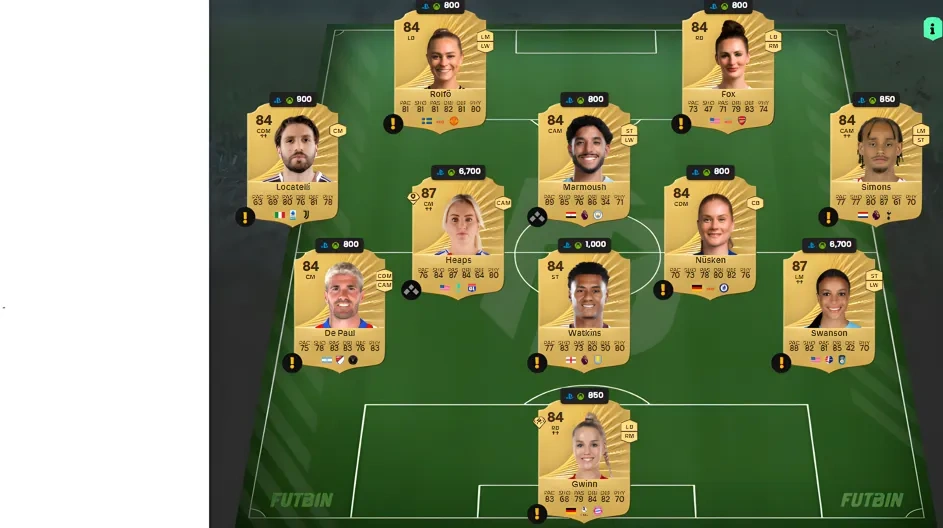
Task: Select the Rolfö player card
Action: click(440, 70)
